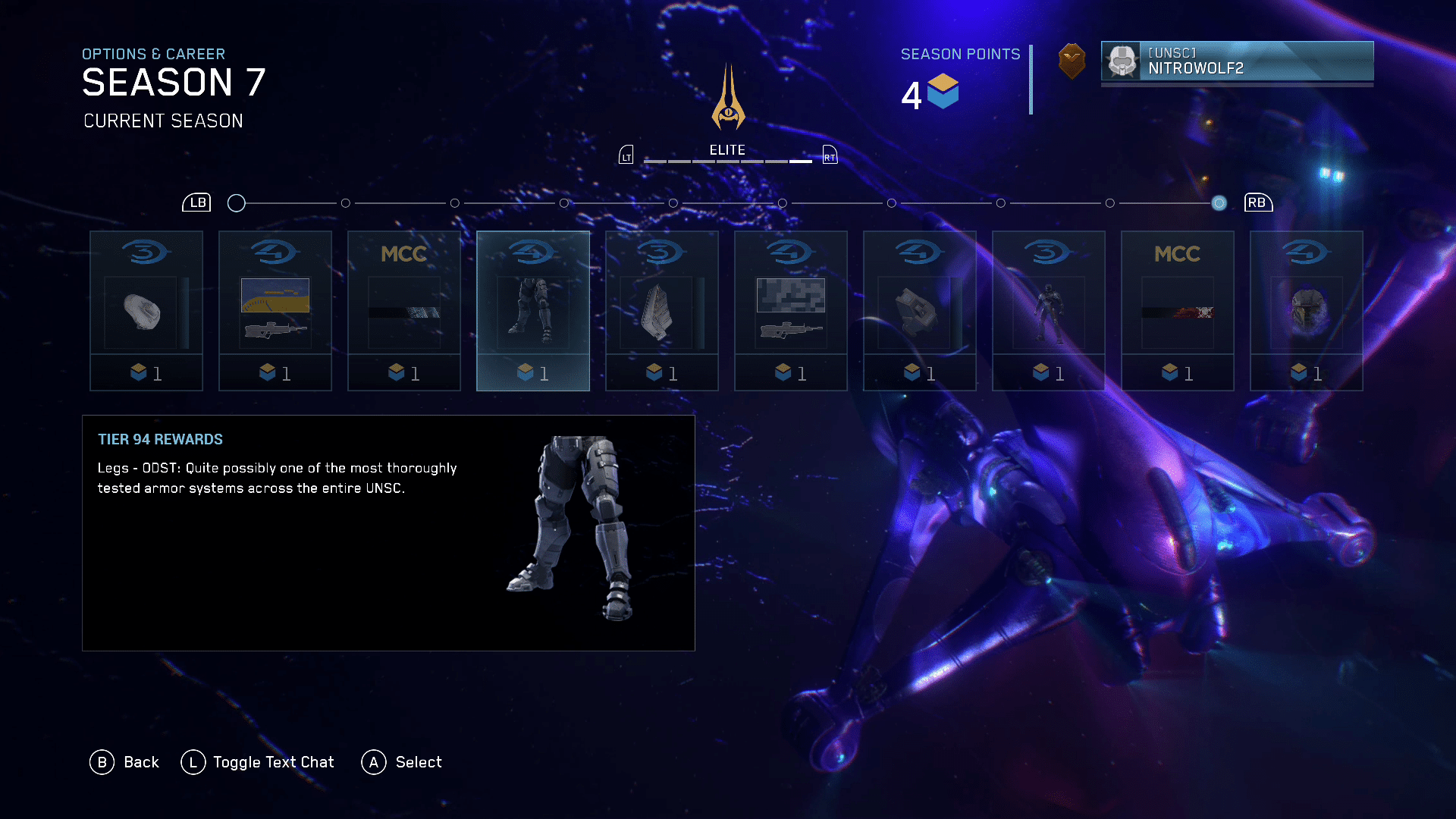The width and height of the screenshot is (1456, 819).
Task: Select the ODST legs reward tile
Action: pyautogui.click(x=533, y=311)
